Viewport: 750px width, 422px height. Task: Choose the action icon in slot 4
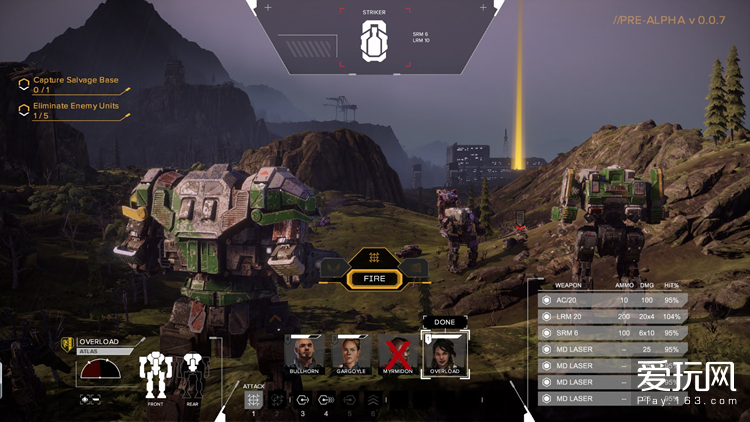click(326, 400)
